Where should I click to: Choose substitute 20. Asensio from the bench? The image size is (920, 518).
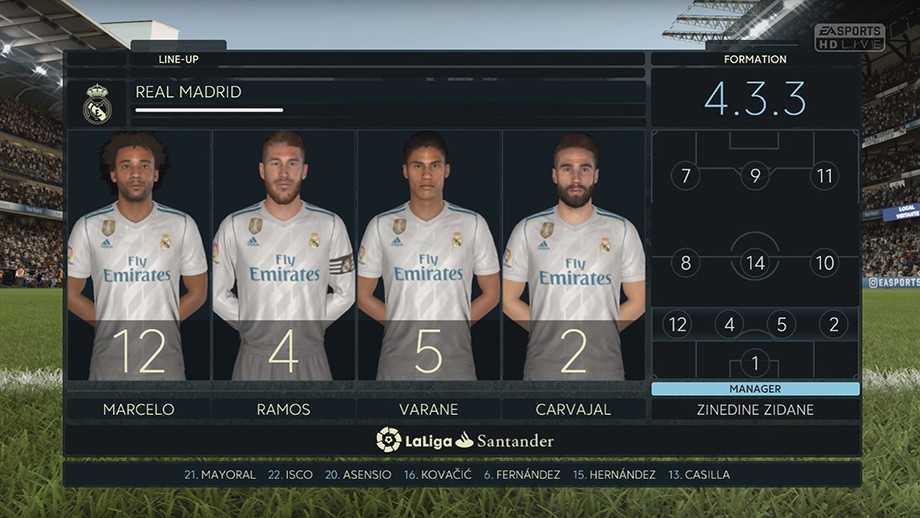358,474
